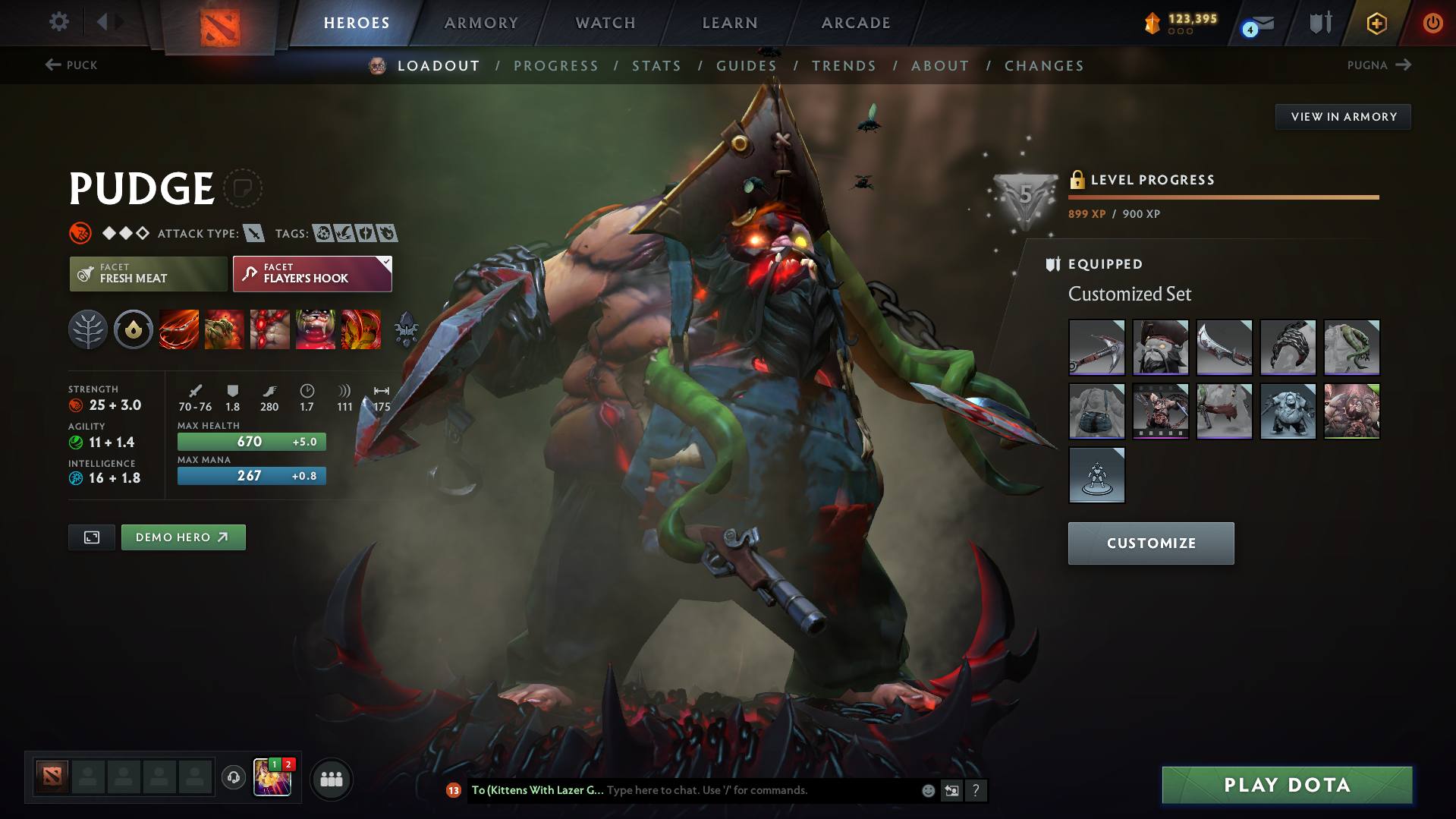Switch to the Stats tab
Screen dimensions: 1456x819
coord(656,66)
